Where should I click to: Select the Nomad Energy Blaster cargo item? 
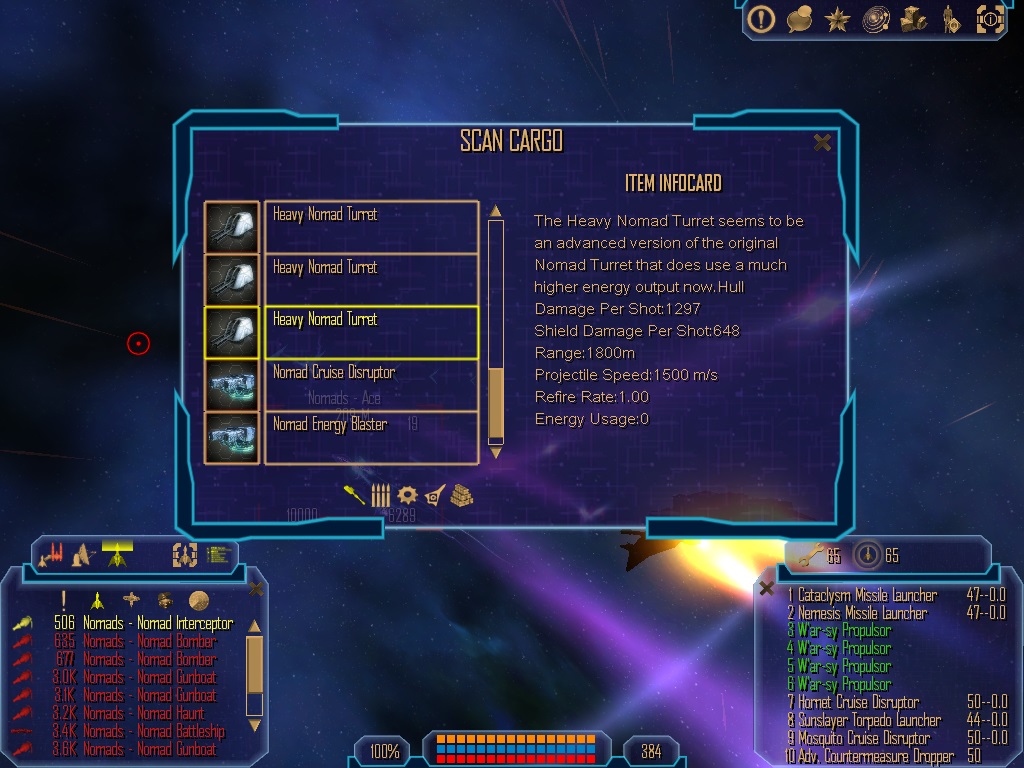[x=370, y=437]
